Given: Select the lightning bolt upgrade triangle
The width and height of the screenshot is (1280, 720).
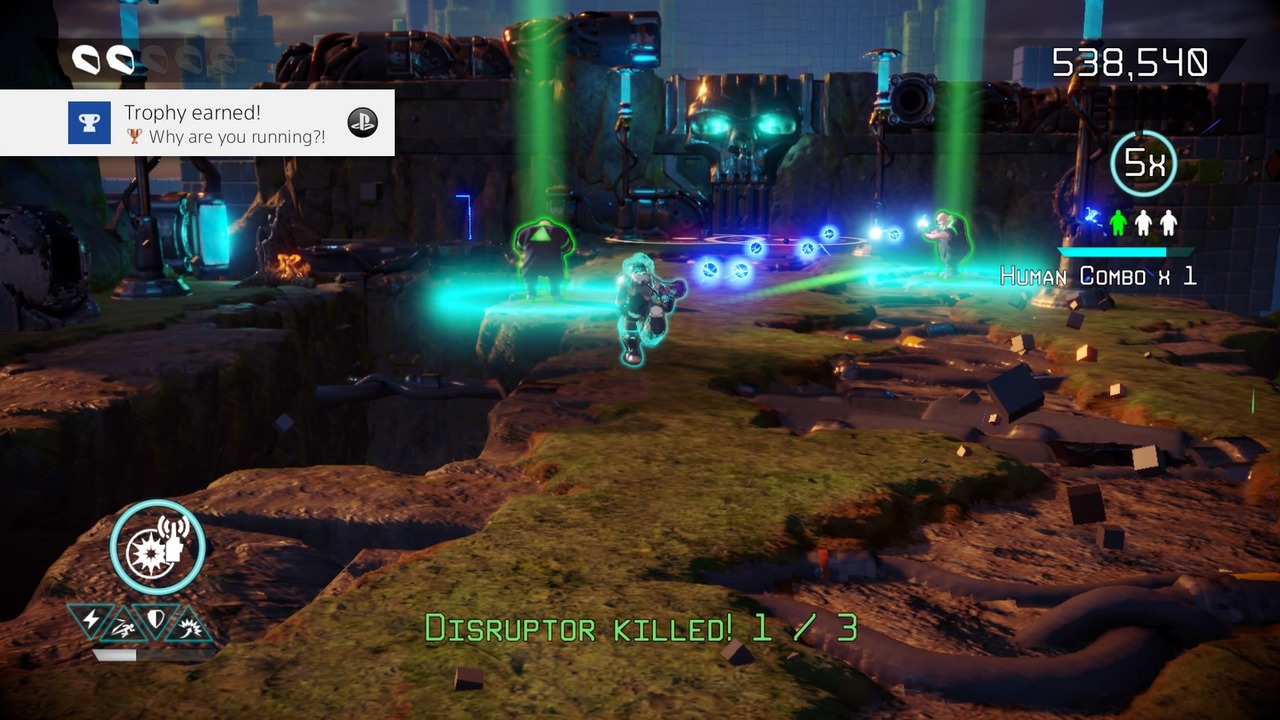Looking at the screenshot, I should point(92,620).
